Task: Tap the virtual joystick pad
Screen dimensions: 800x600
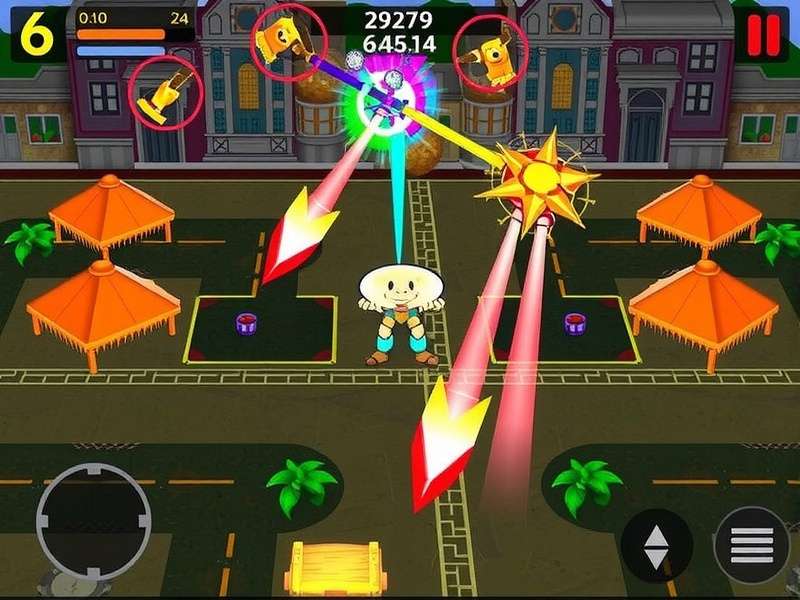Action: 94,521
